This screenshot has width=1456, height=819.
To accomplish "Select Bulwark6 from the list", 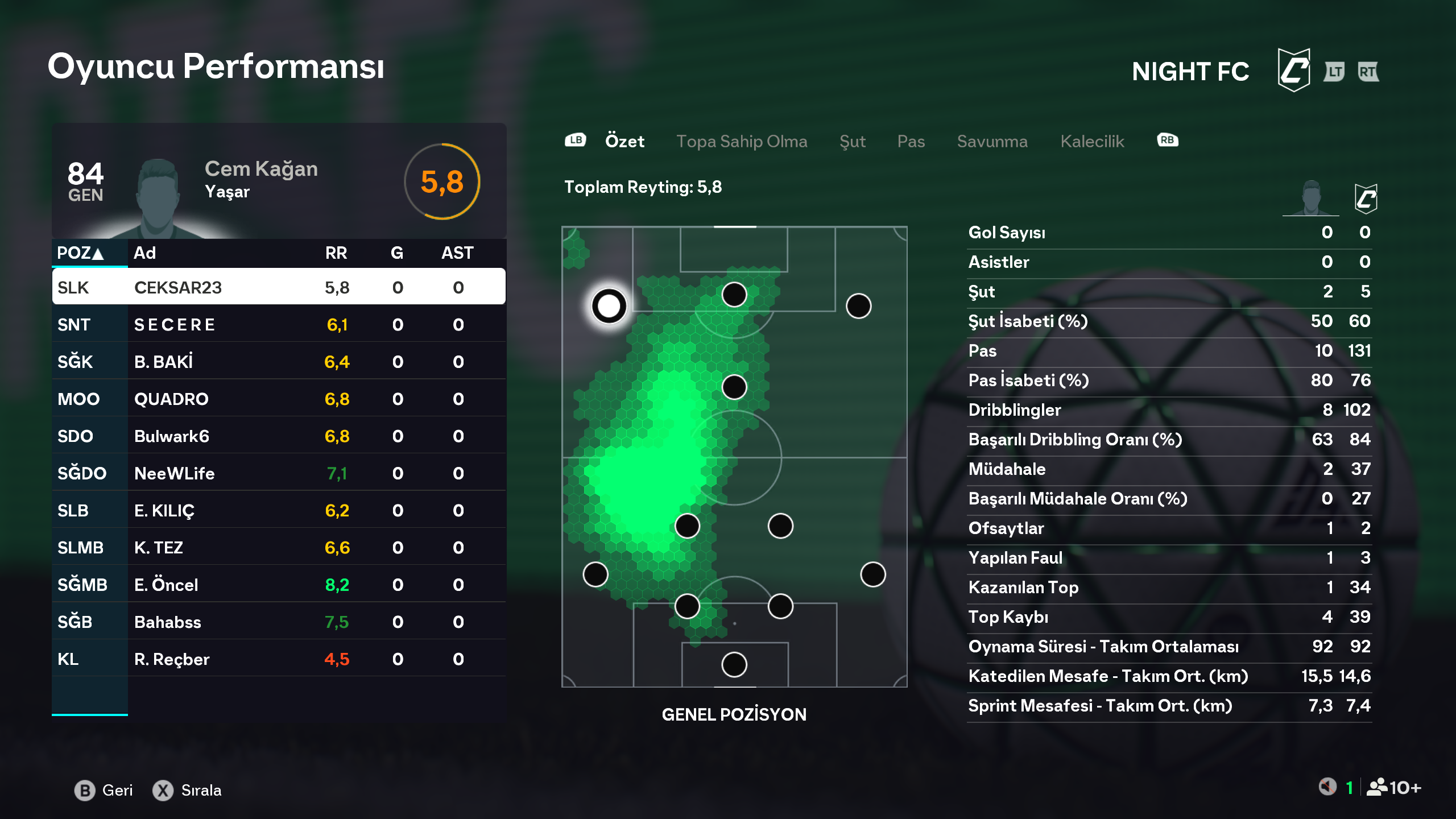I will 279,436.
